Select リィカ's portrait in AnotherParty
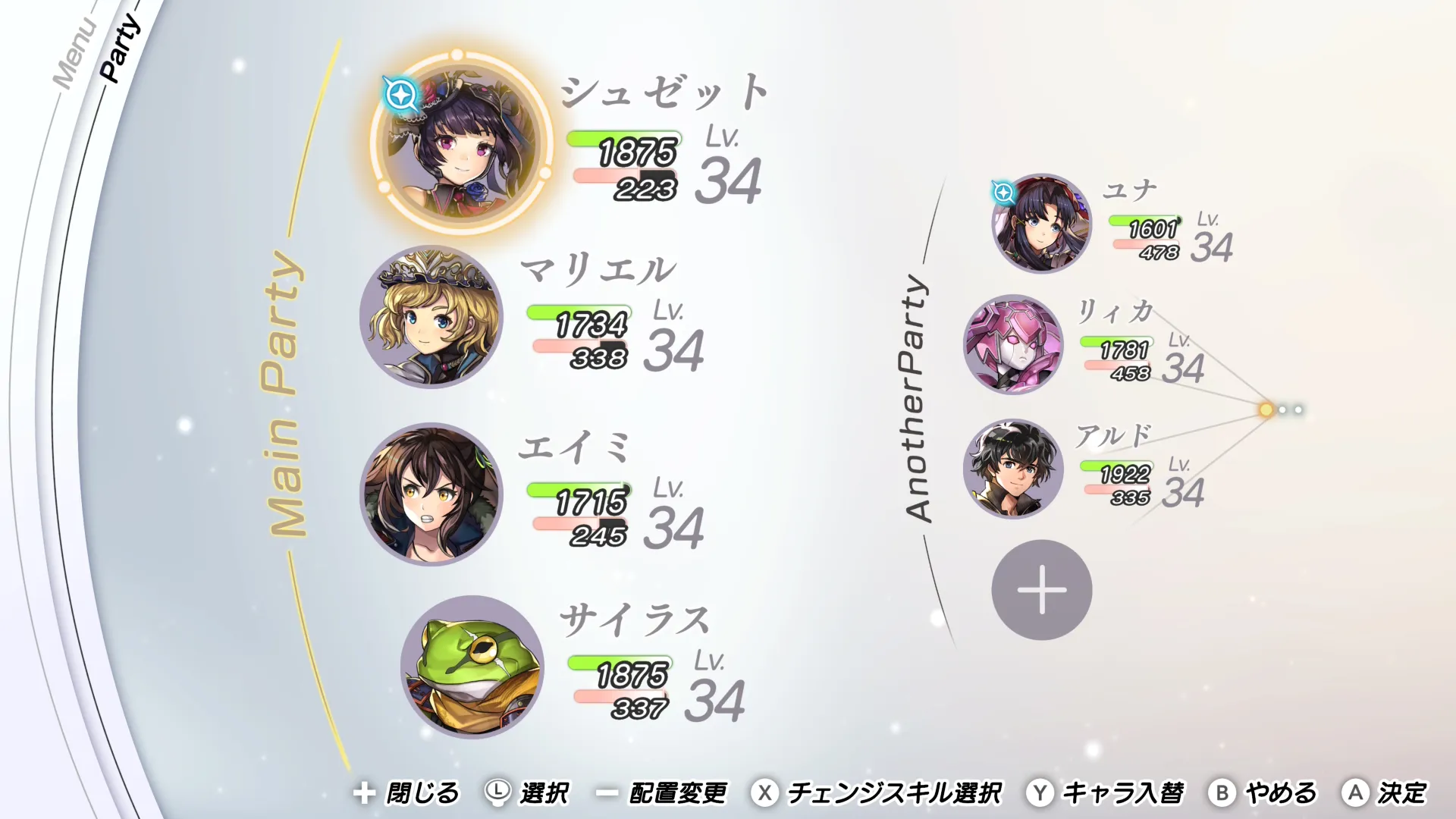The height and width of the screenshot is (819, 1456). pos(1016,345)
